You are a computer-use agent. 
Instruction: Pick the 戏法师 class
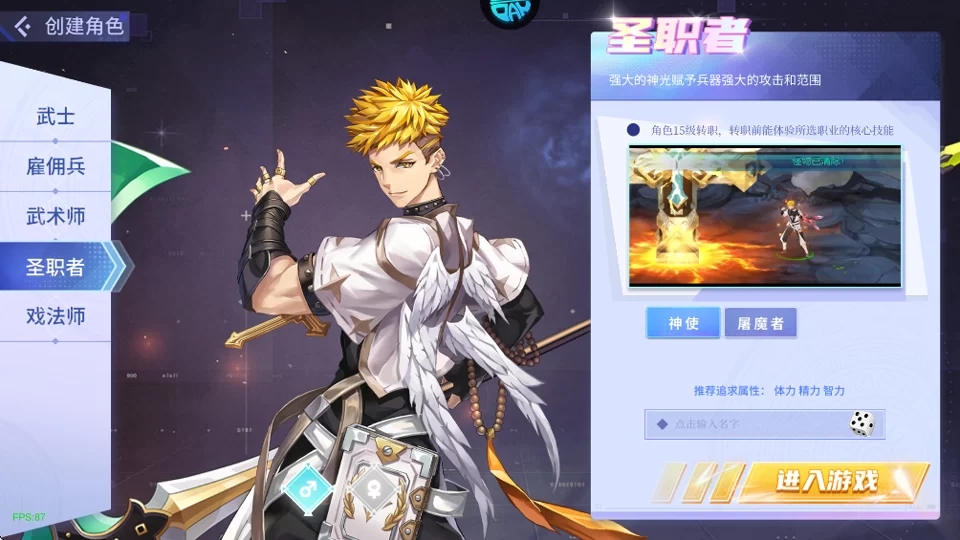point(55,317)
